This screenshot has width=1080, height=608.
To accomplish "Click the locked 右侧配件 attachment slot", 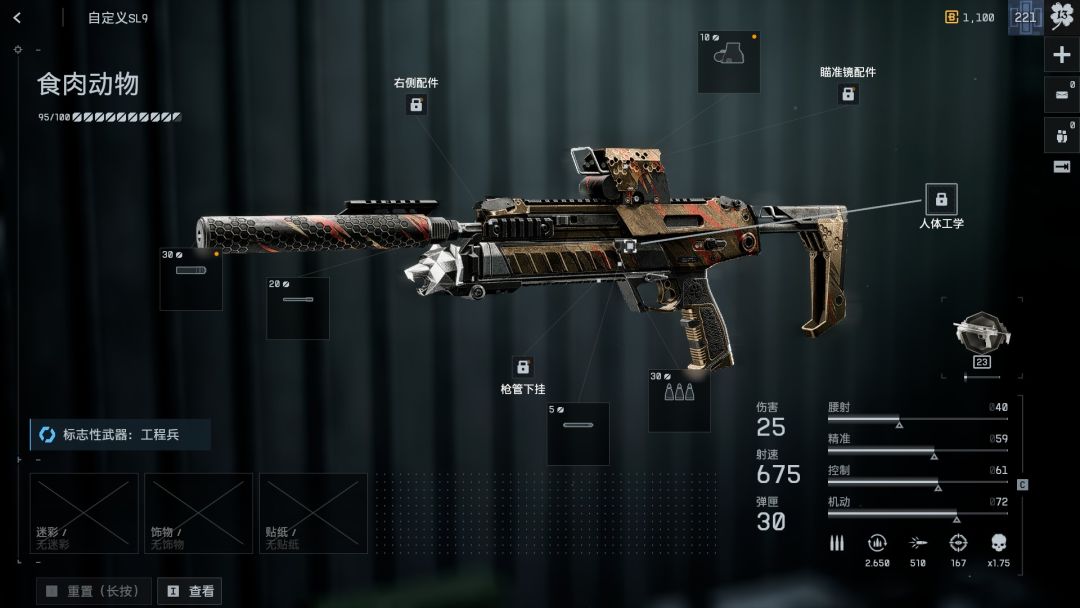I will pyautogui.click(x=416, y=104).
